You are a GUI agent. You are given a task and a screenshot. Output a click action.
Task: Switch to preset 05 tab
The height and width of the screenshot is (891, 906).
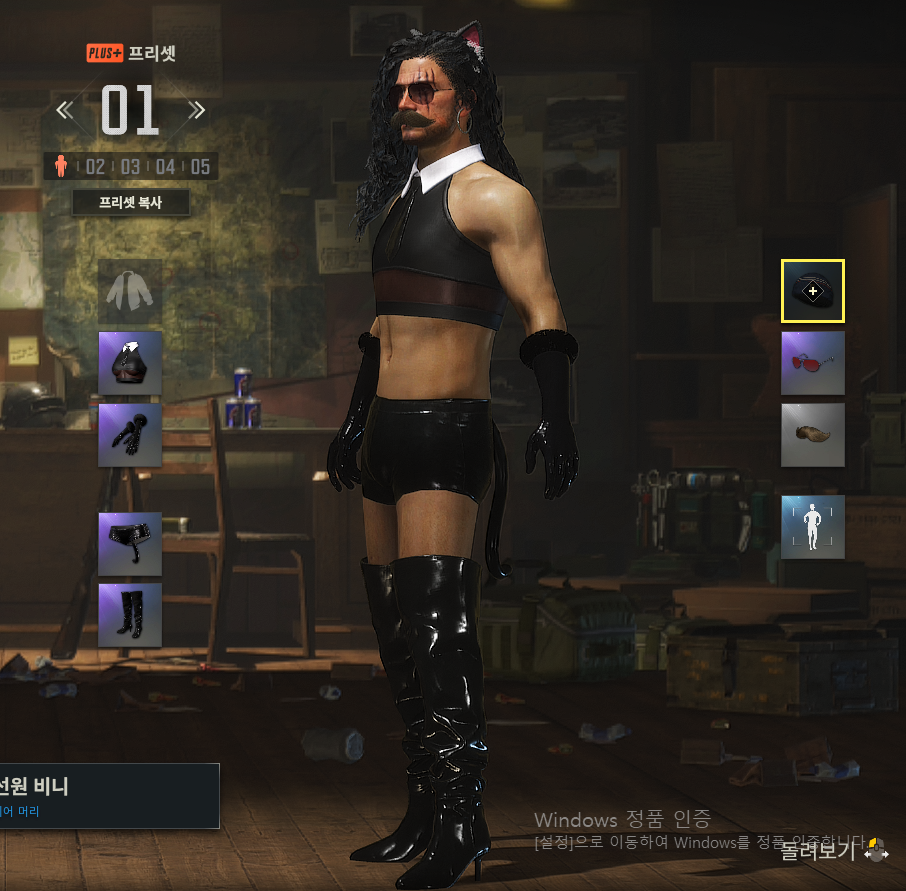click(x=200, y=166)
